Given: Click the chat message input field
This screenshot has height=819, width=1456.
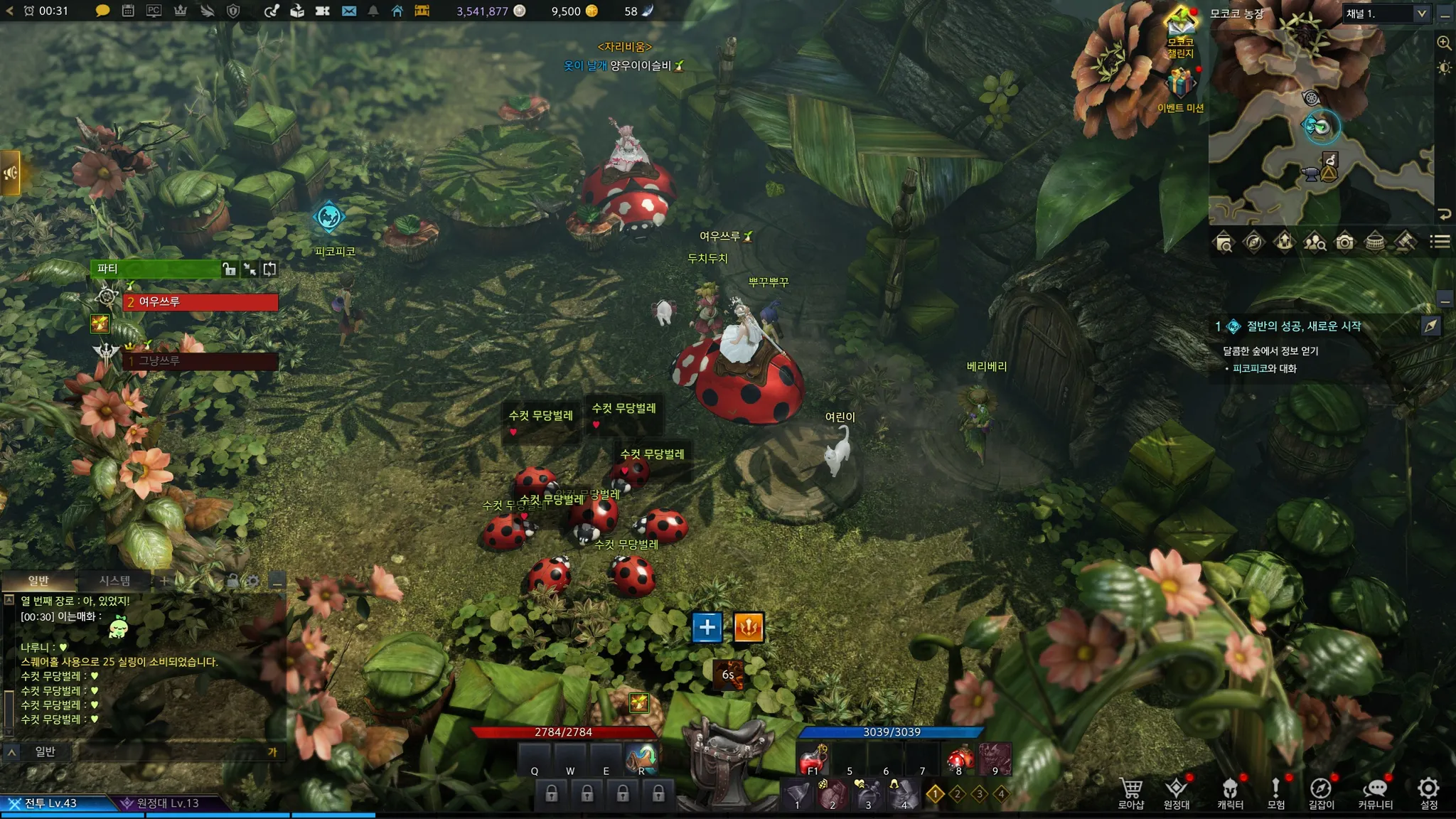Looking at the screenshot, I should (171, 751).
